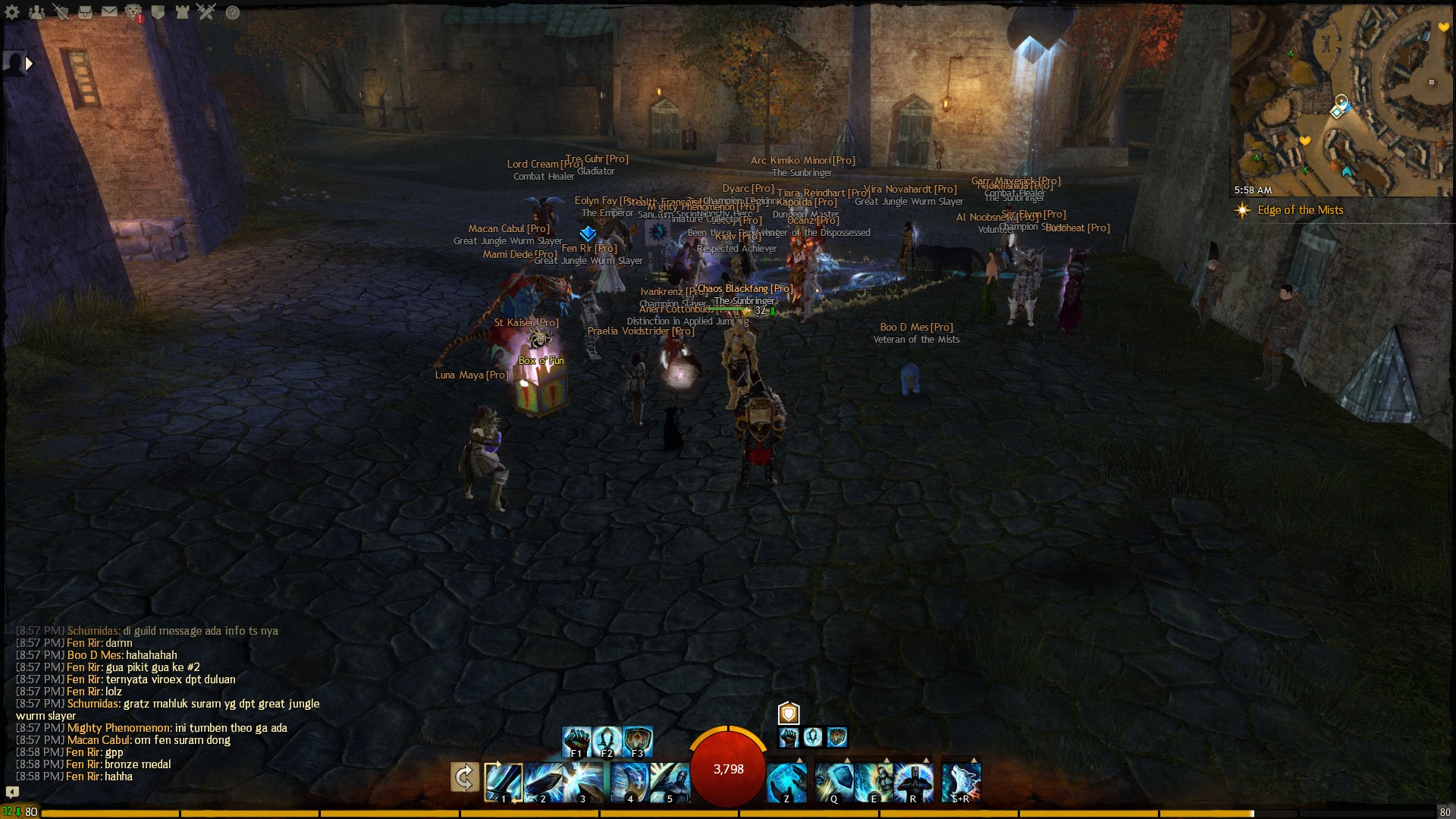
Task: Open the PvP crossed-swords icon
Action: pyautogui.click(x=206, y=12)
